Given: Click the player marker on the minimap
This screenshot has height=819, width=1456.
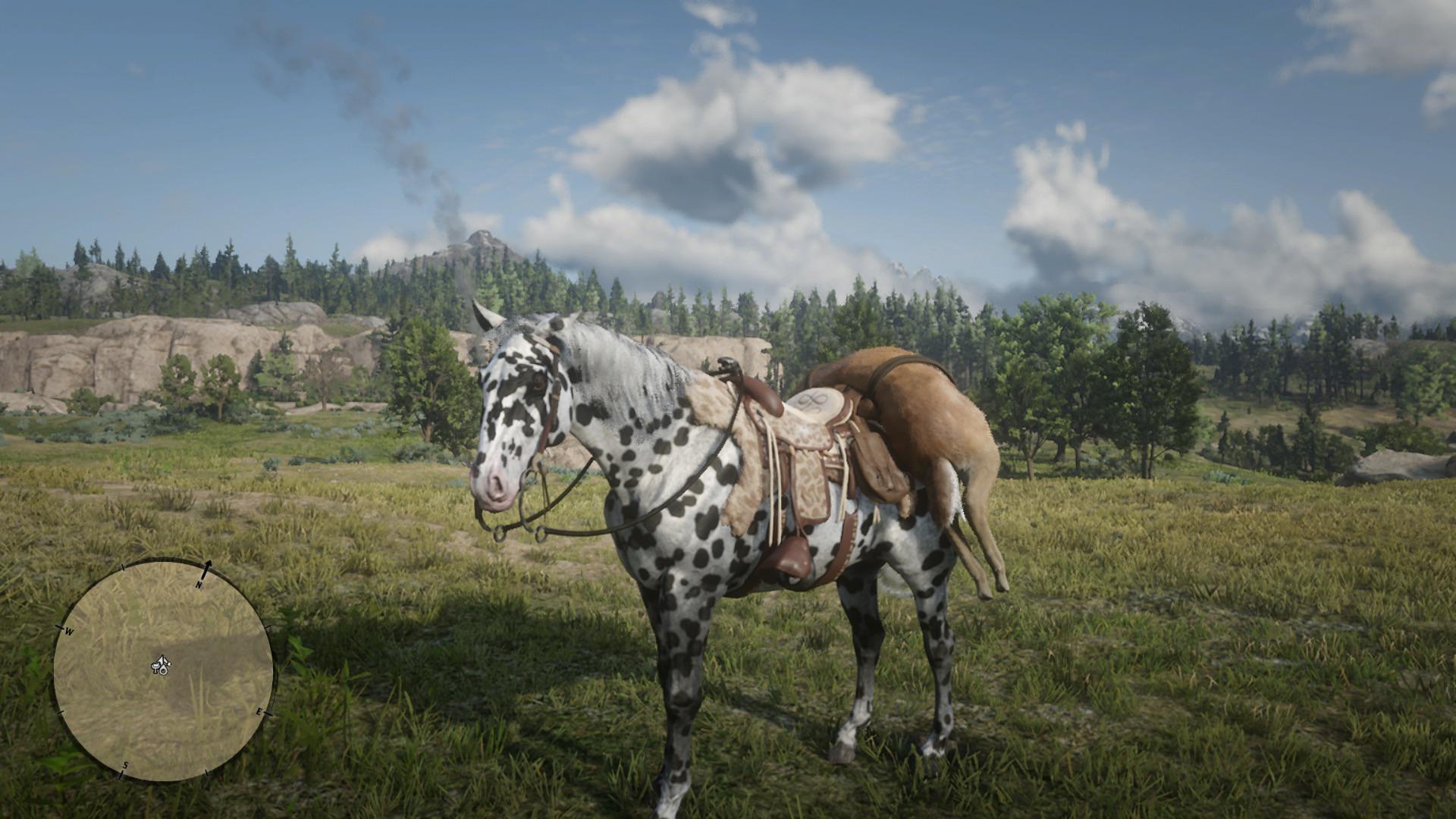Looking at the screenshot, I should click(162, 661).
